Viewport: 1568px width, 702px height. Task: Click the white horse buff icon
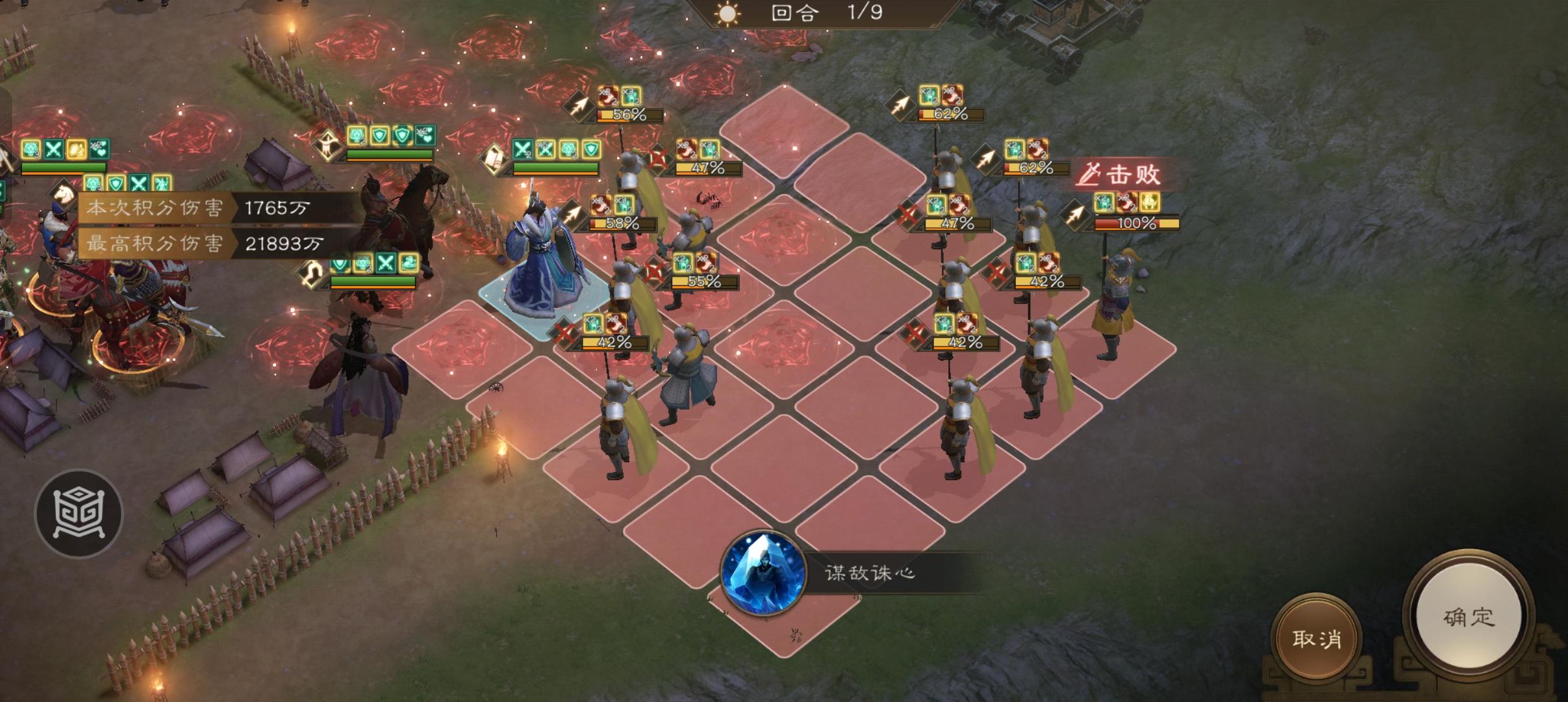click(x=62, y=193)
